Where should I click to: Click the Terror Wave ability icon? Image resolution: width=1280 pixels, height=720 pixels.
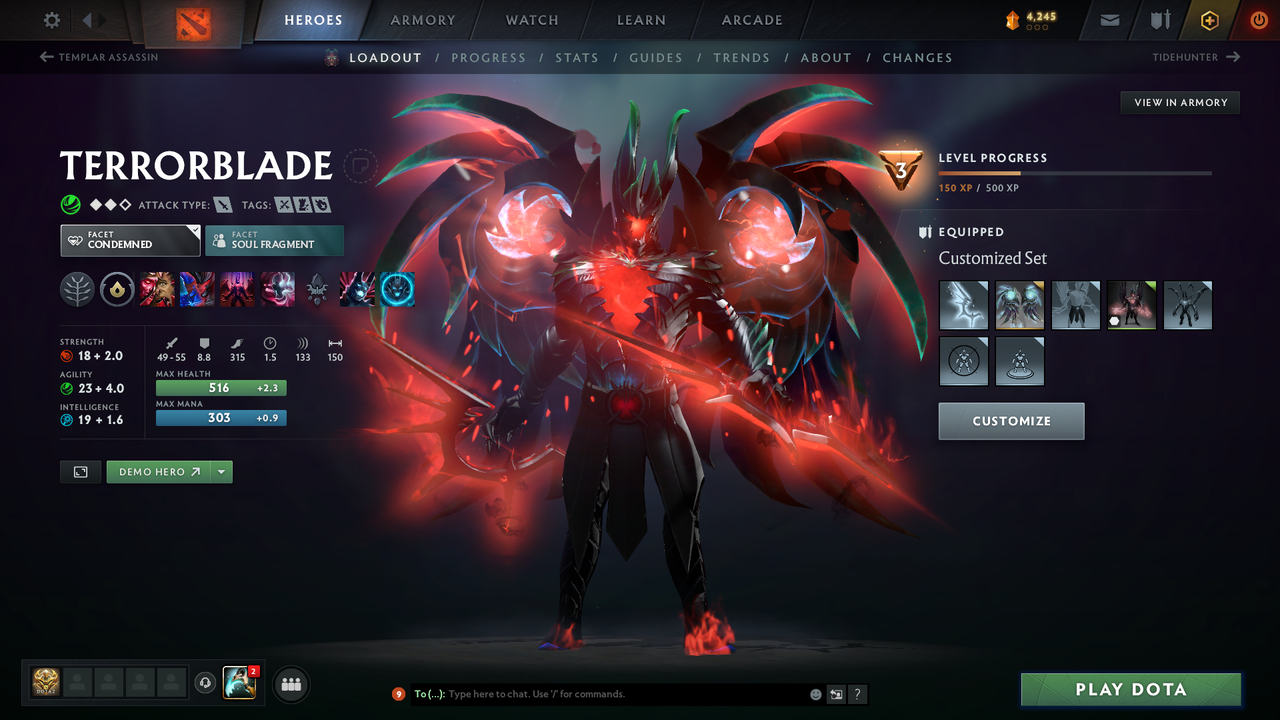[397, 289]
